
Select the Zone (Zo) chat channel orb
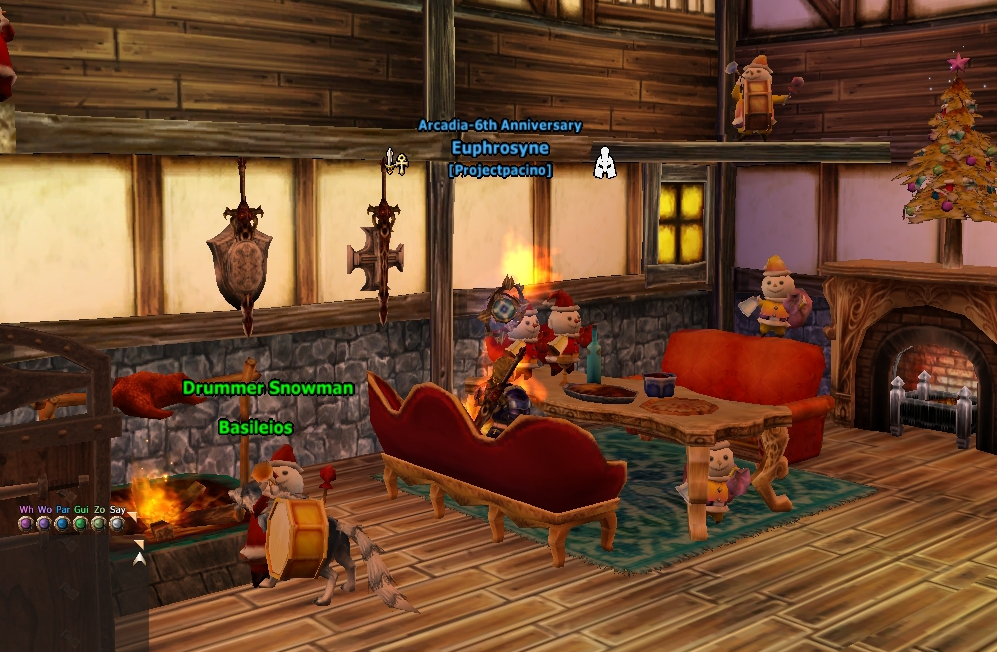click(x=99, y=523)
